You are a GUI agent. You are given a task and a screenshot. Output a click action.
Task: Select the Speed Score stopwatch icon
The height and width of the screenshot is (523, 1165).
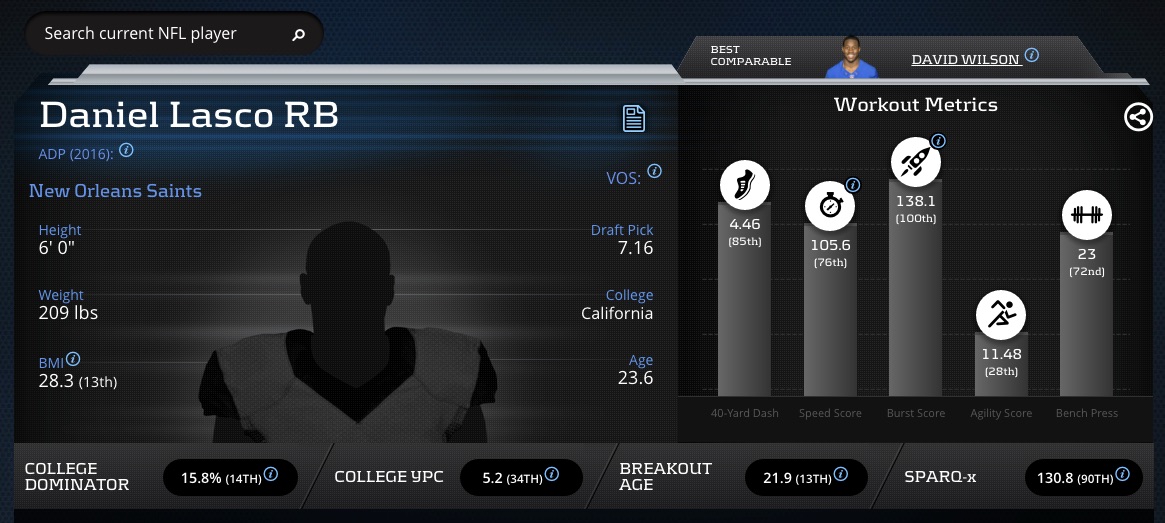(830, 206)
